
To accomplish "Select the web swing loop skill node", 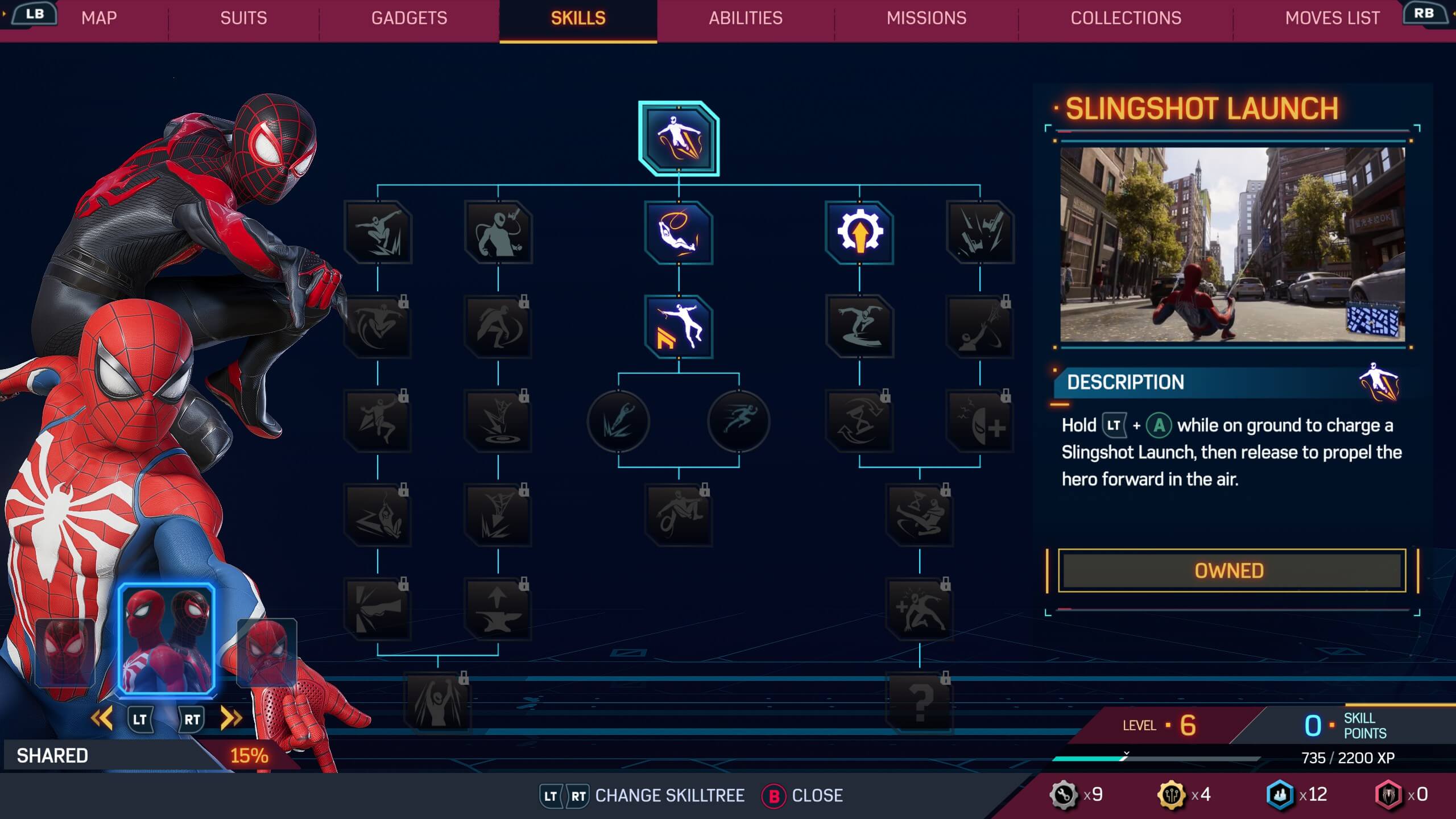I will coord(679,232).
